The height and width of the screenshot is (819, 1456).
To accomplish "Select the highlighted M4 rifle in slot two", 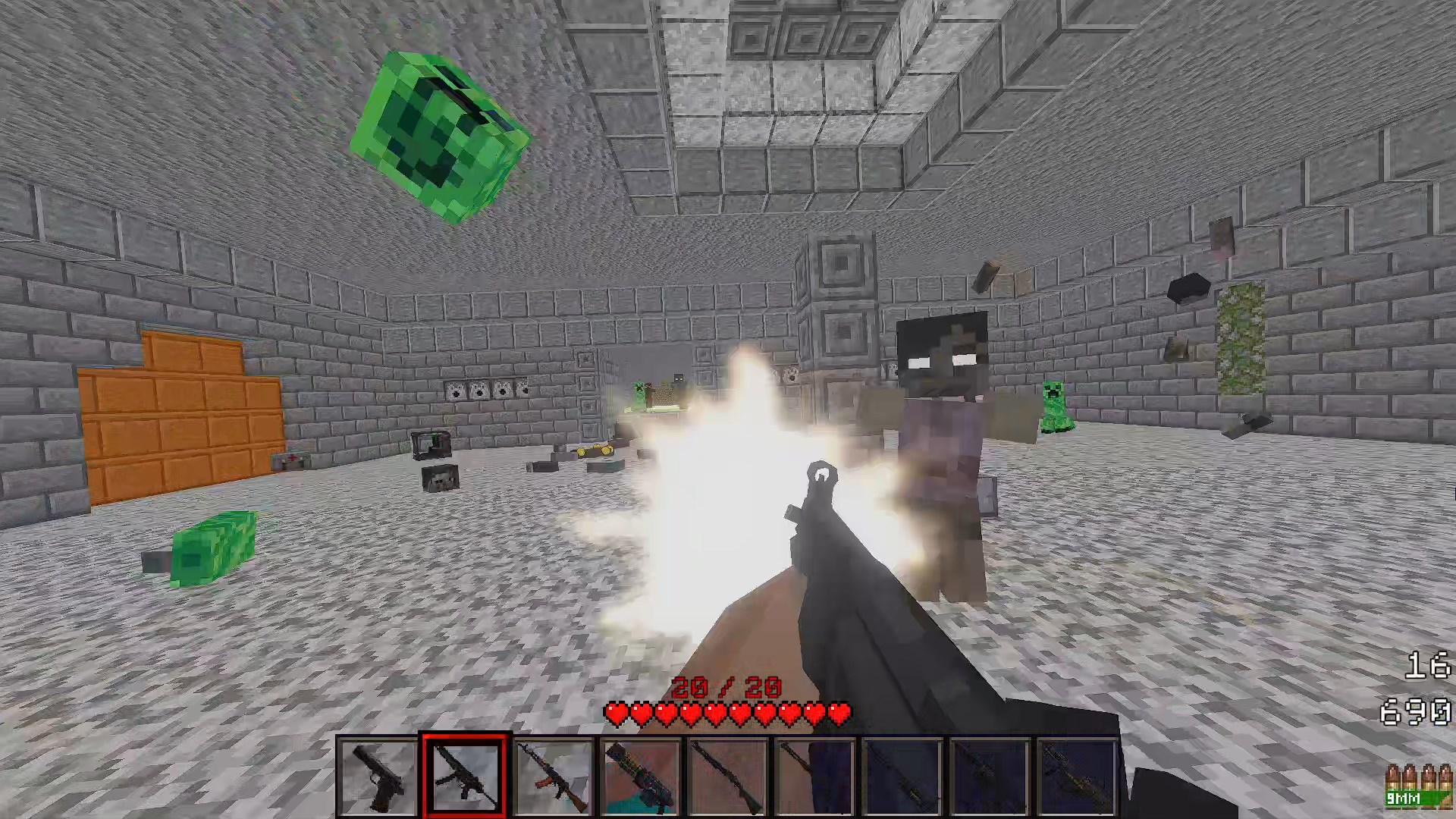I will [465, 776].
